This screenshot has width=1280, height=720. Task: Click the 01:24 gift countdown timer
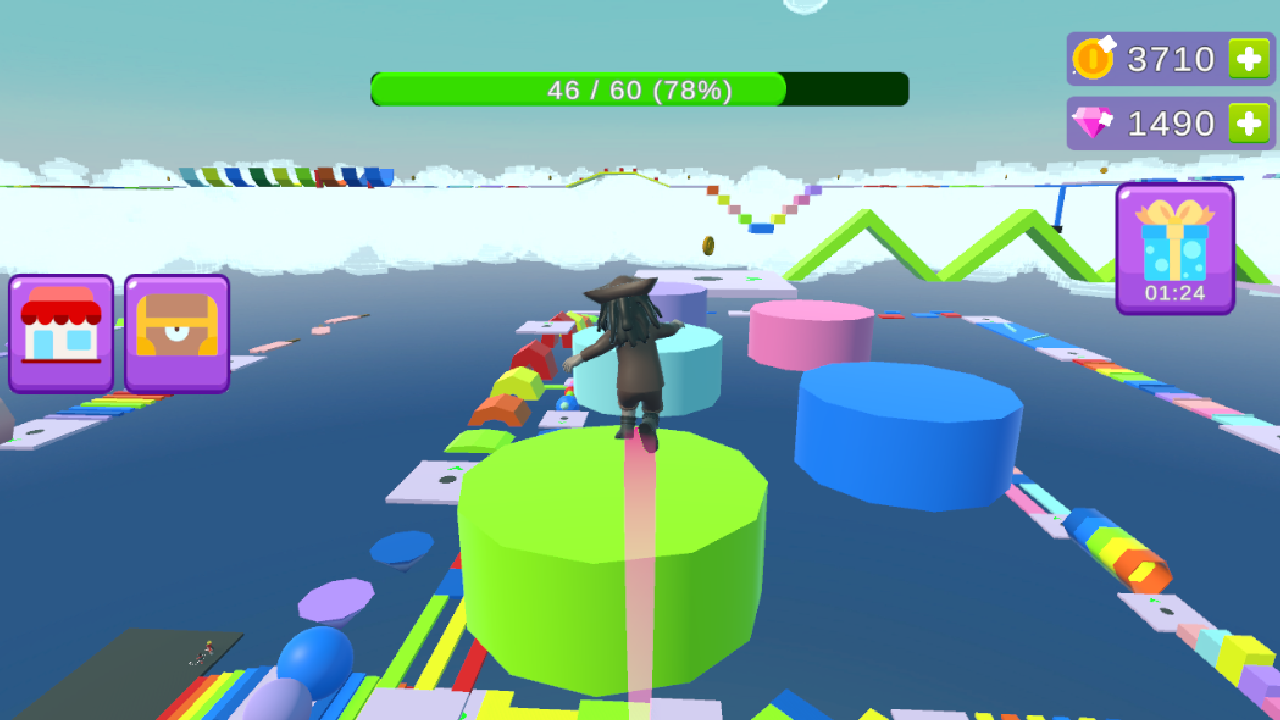click(1174, 293)
